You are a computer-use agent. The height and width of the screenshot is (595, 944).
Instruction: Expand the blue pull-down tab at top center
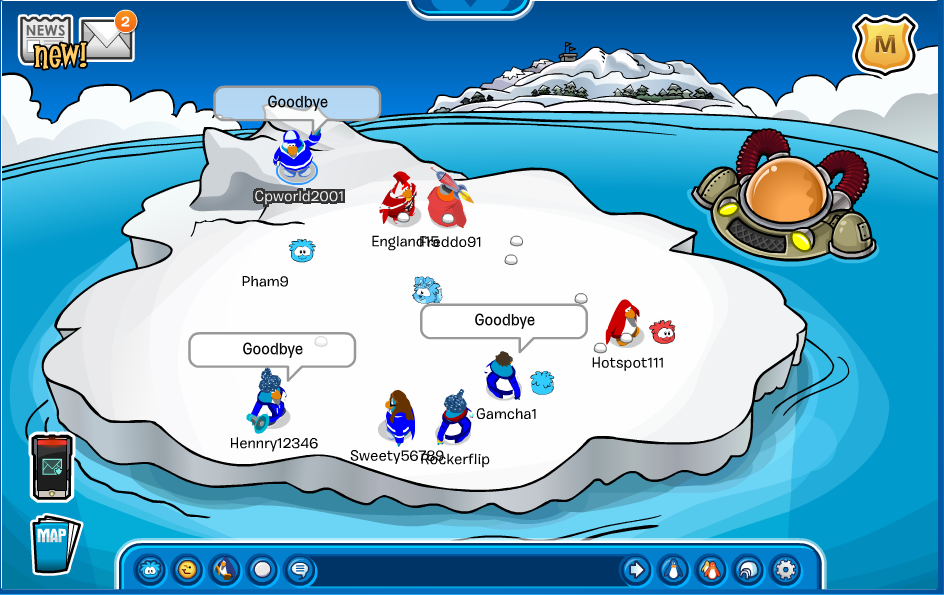[471, 6]
